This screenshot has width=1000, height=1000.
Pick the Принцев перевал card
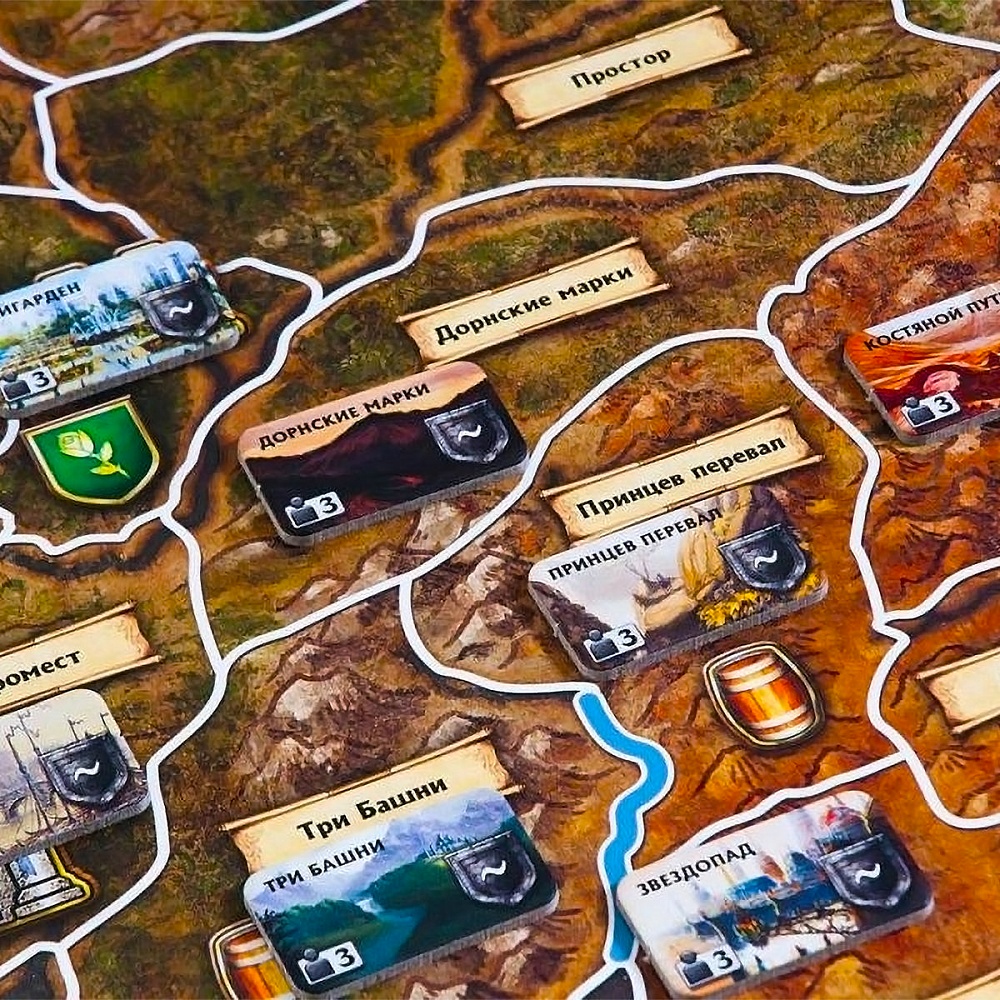click(676, 590)
